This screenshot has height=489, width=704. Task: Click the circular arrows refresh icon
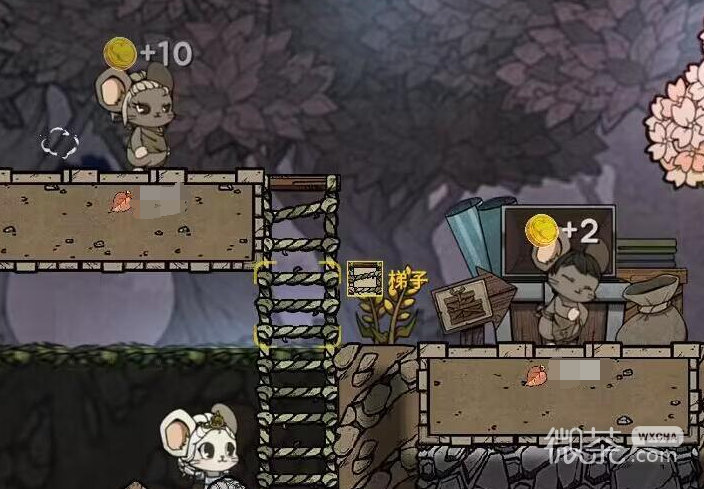click(x=59, y=142)
